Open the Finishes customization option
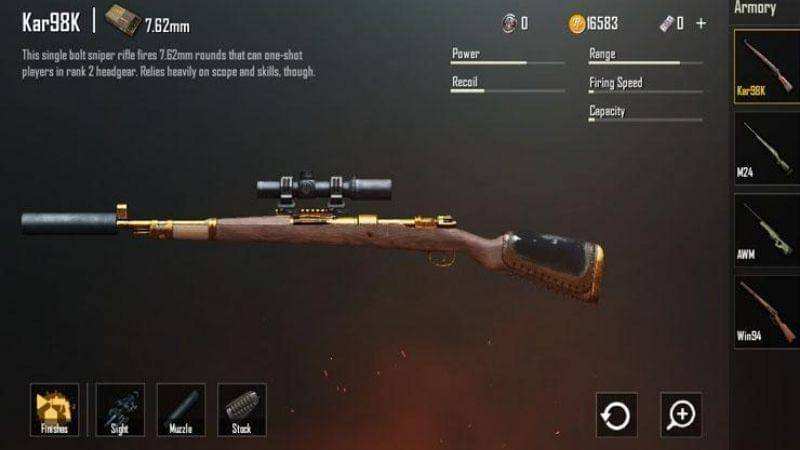Viewport: 800px width, 450px height. [55, 409]
